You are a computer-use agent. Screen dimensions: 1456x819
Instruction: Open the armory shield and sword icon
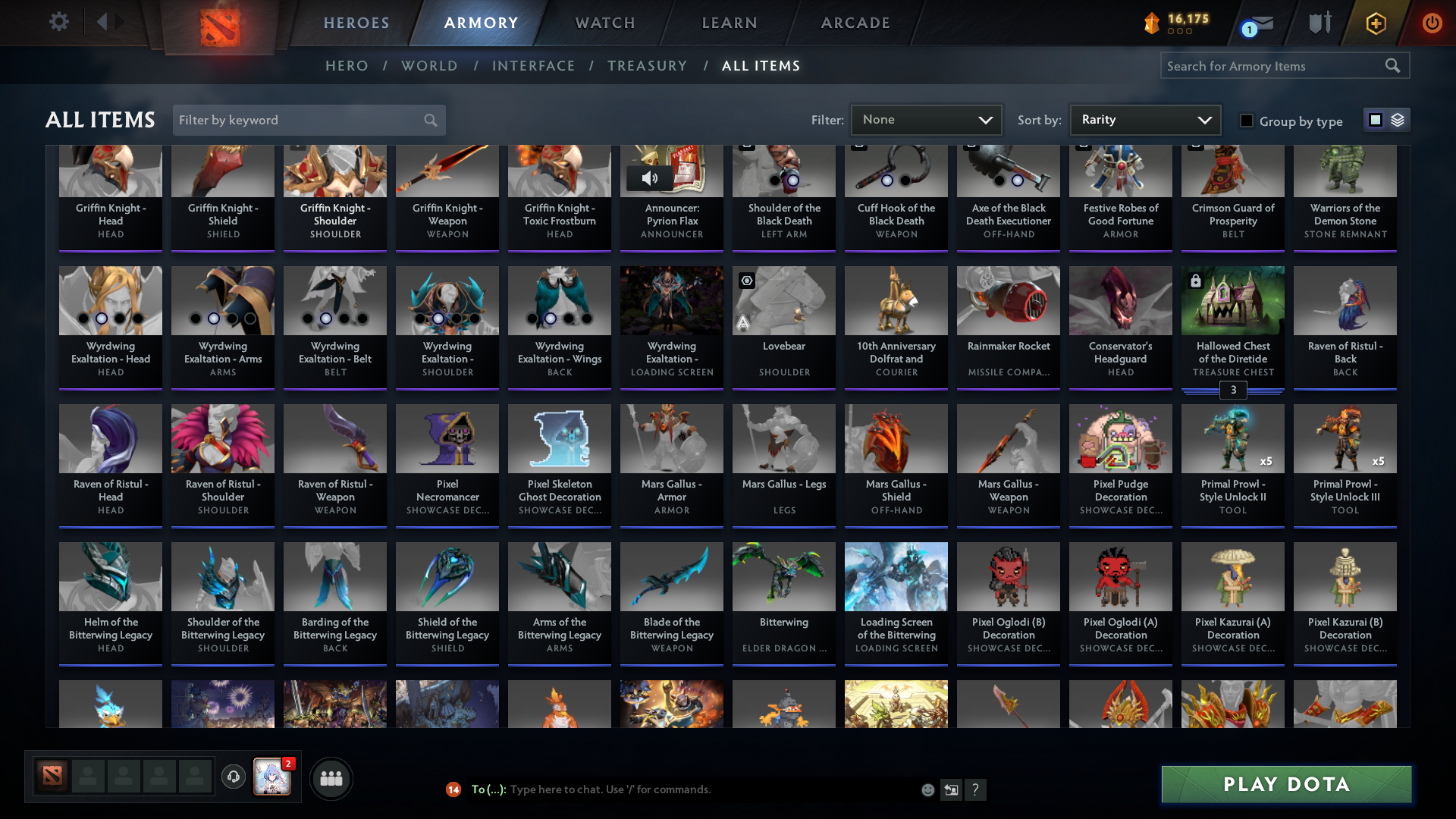tap(1318, 23)
